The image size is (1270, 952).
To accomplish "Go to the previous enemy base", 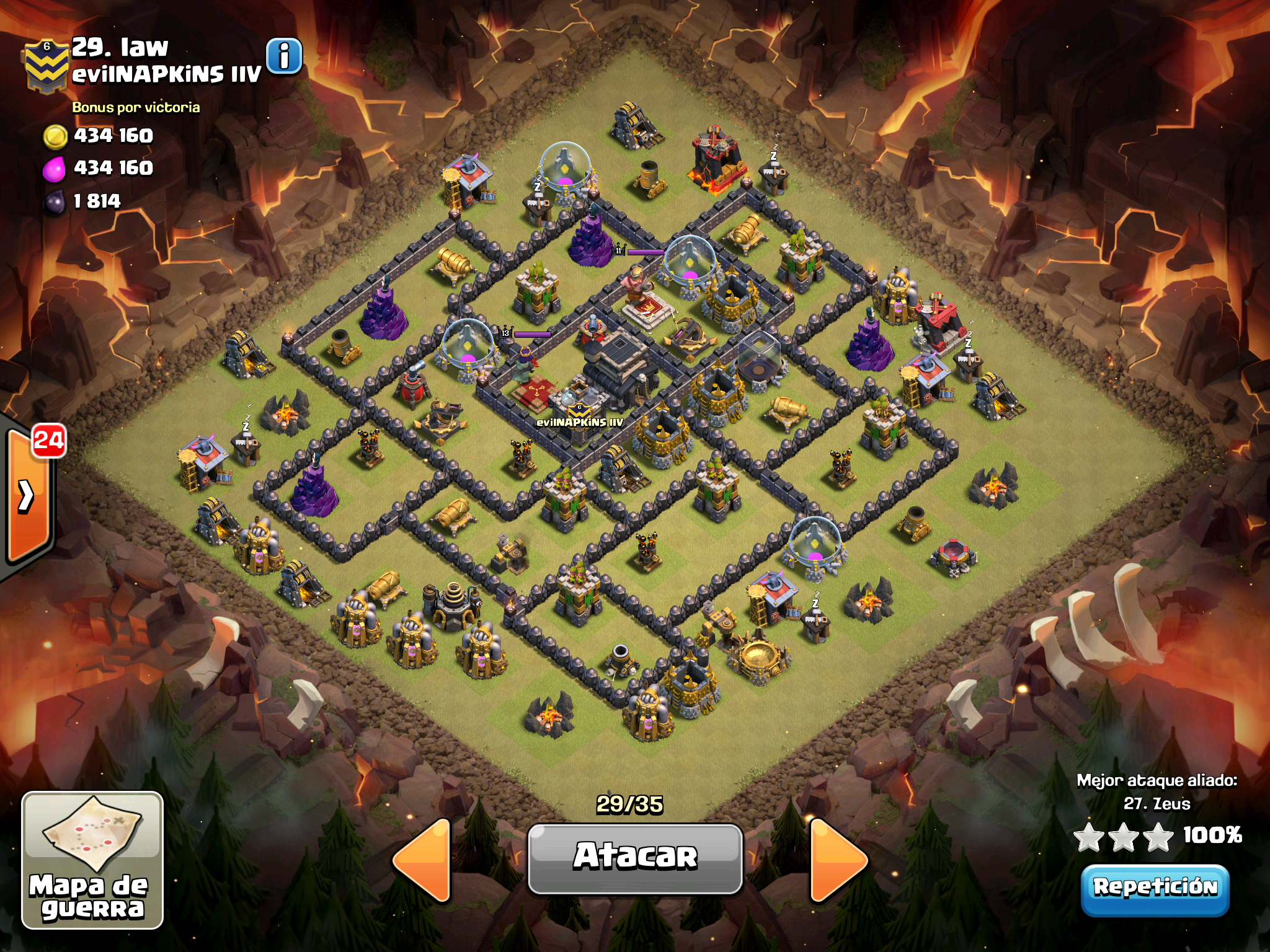I will pyautogui.click(x=423, y=859).
